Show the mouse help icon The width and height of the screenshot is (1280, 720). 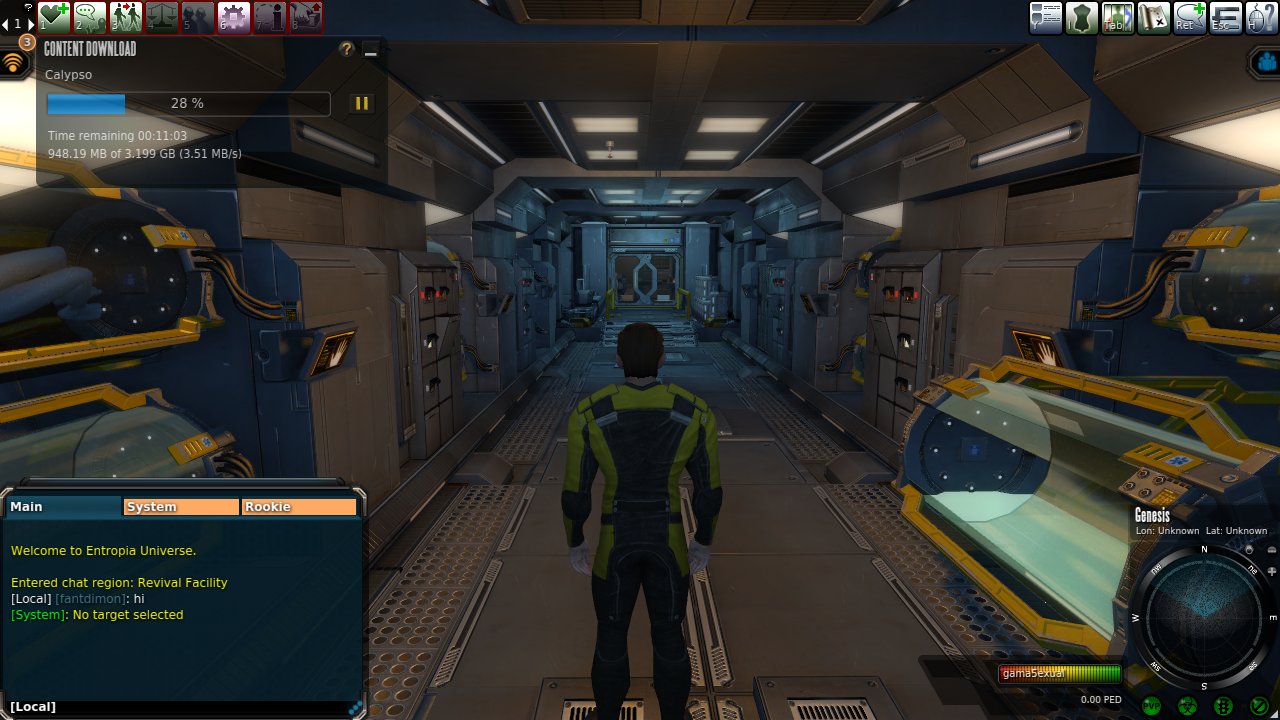(1261, 18)
